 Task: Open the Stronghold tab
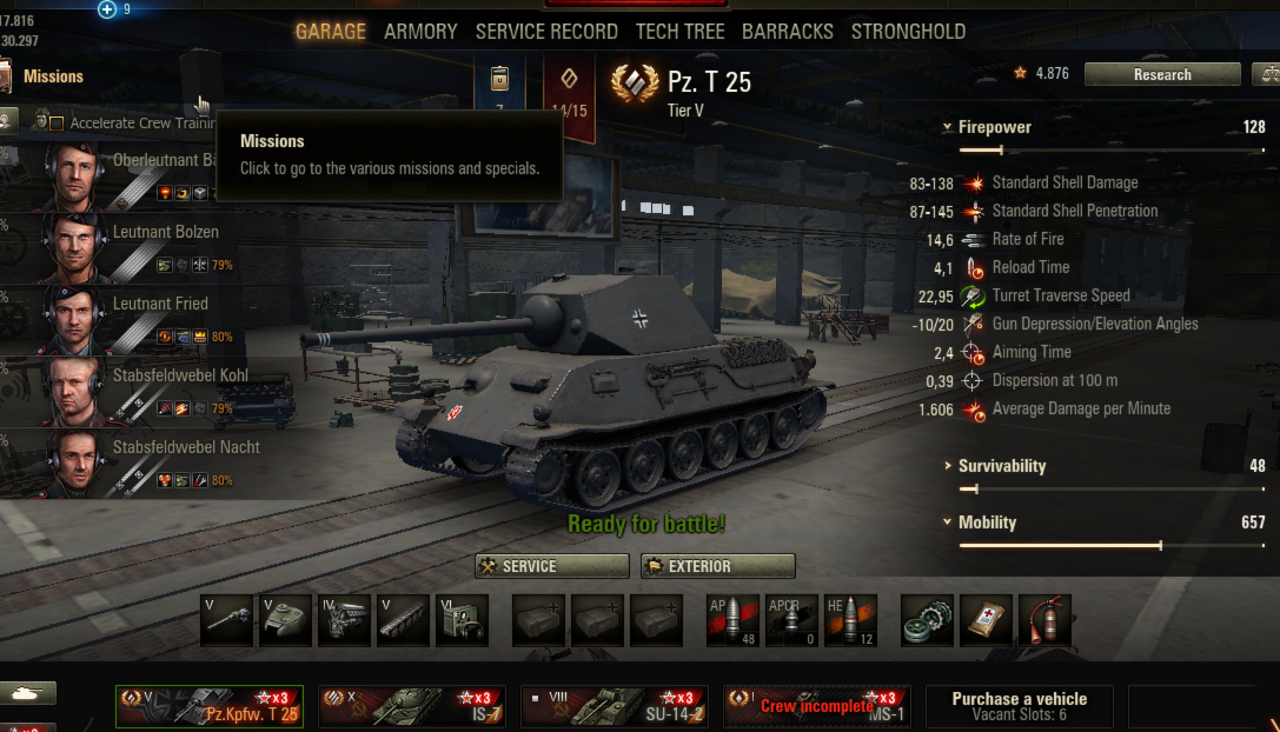pos(908,31)
